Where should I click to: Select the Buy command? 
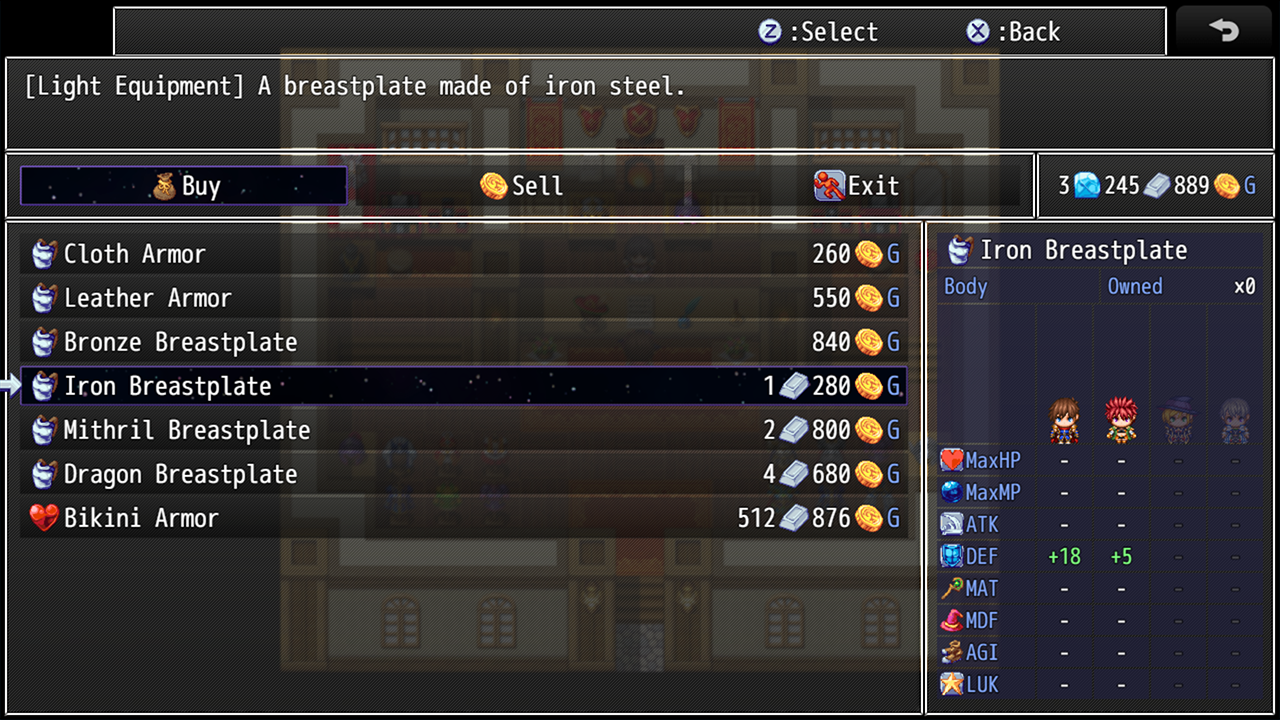coord(184,186)
